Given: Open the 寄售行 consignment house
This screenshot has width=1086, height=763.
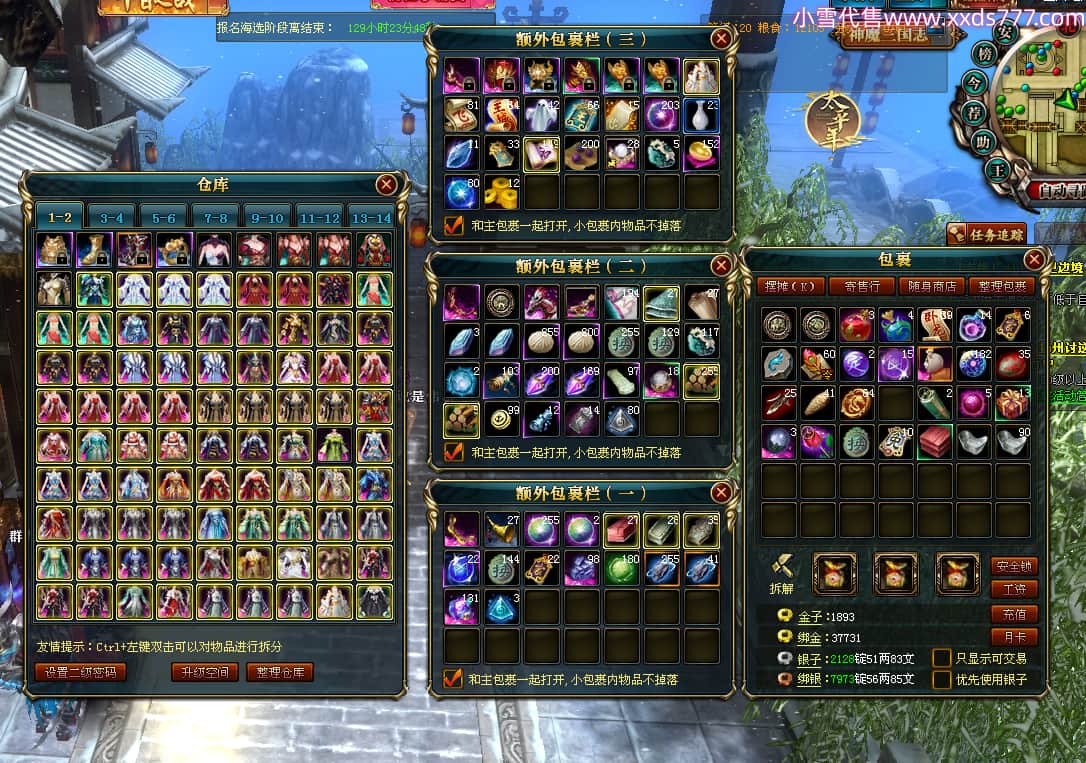Looking at the screenshot, I should [861, 286].
